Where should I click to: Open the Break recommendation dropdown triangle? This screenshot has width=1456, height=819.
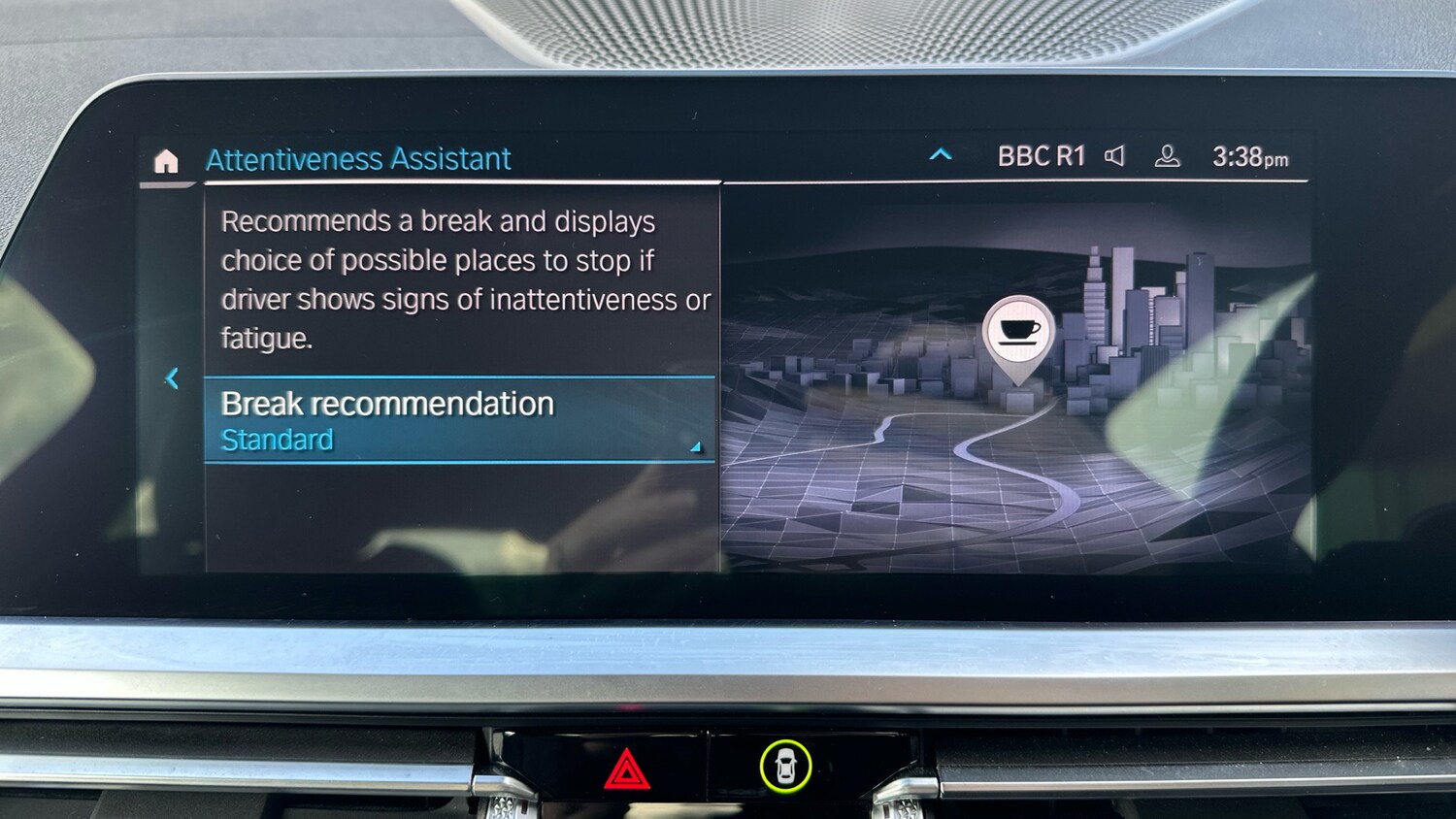[x=693, y=448]
